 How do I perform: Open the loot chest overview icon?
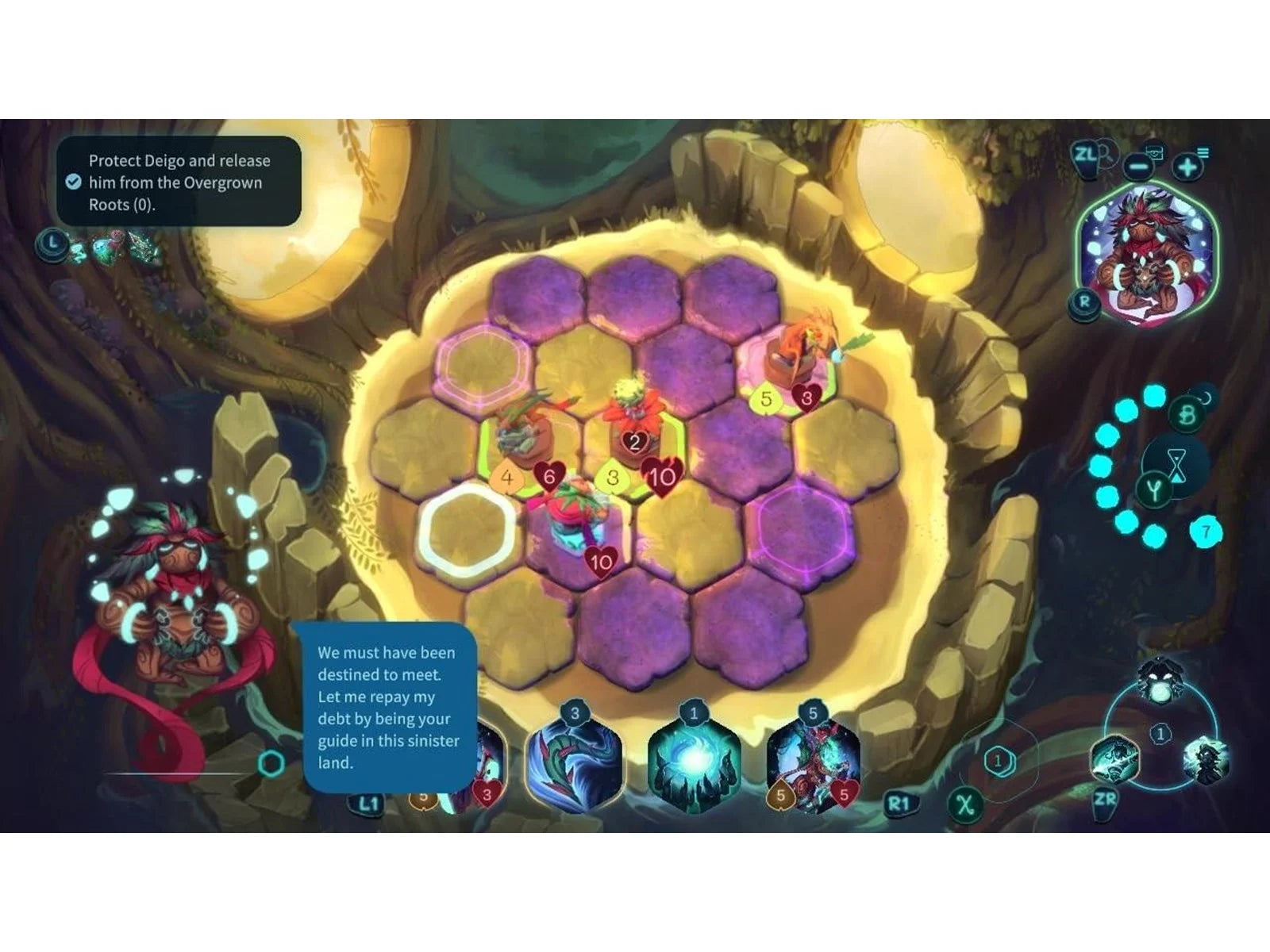(x=1155, y=151)
